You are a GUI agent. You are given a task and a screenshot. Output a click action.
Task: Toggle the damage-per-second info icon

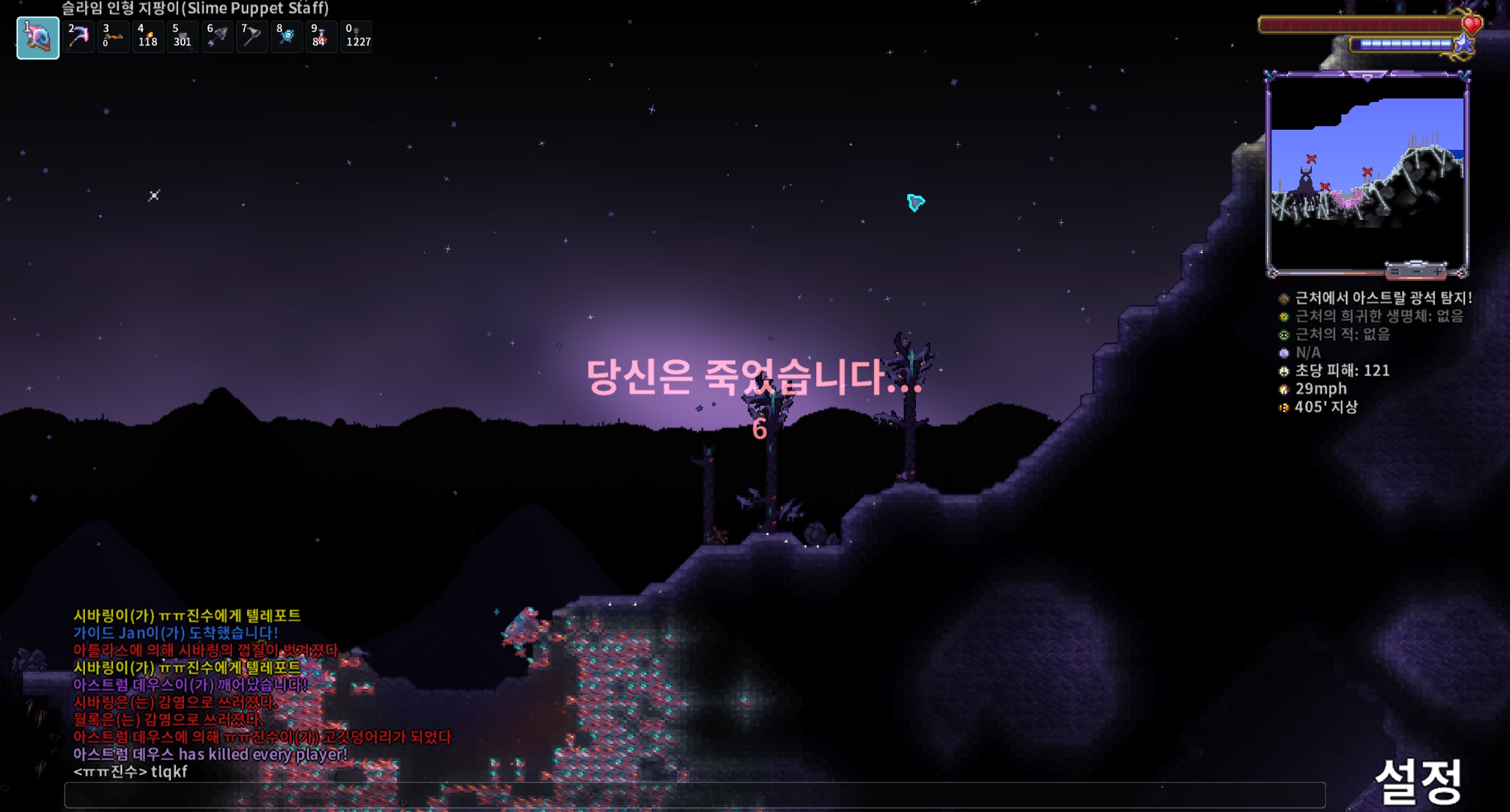[1283, 372]
